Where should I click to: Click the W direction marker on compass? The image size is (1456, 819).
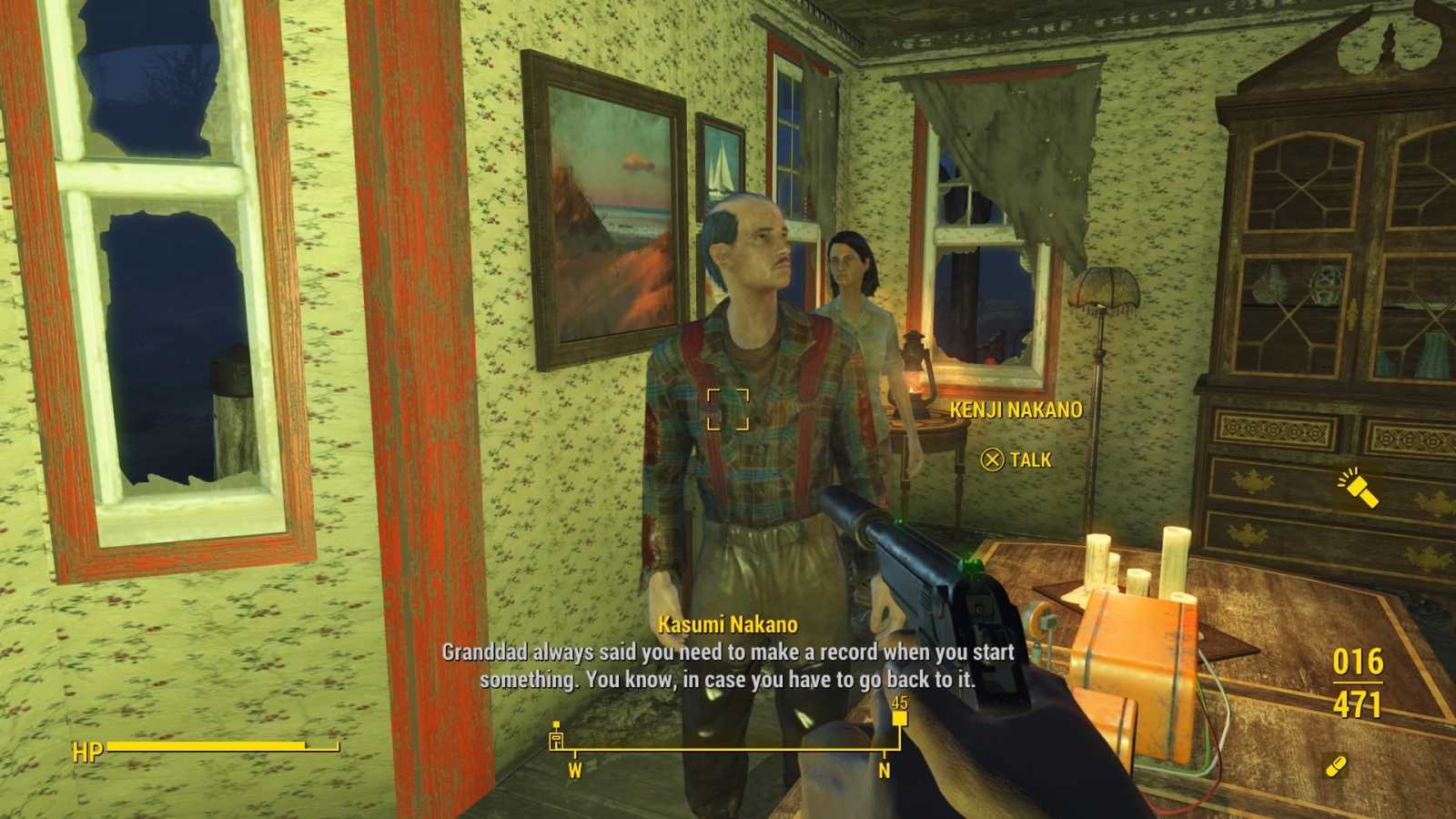coord(575,769)
